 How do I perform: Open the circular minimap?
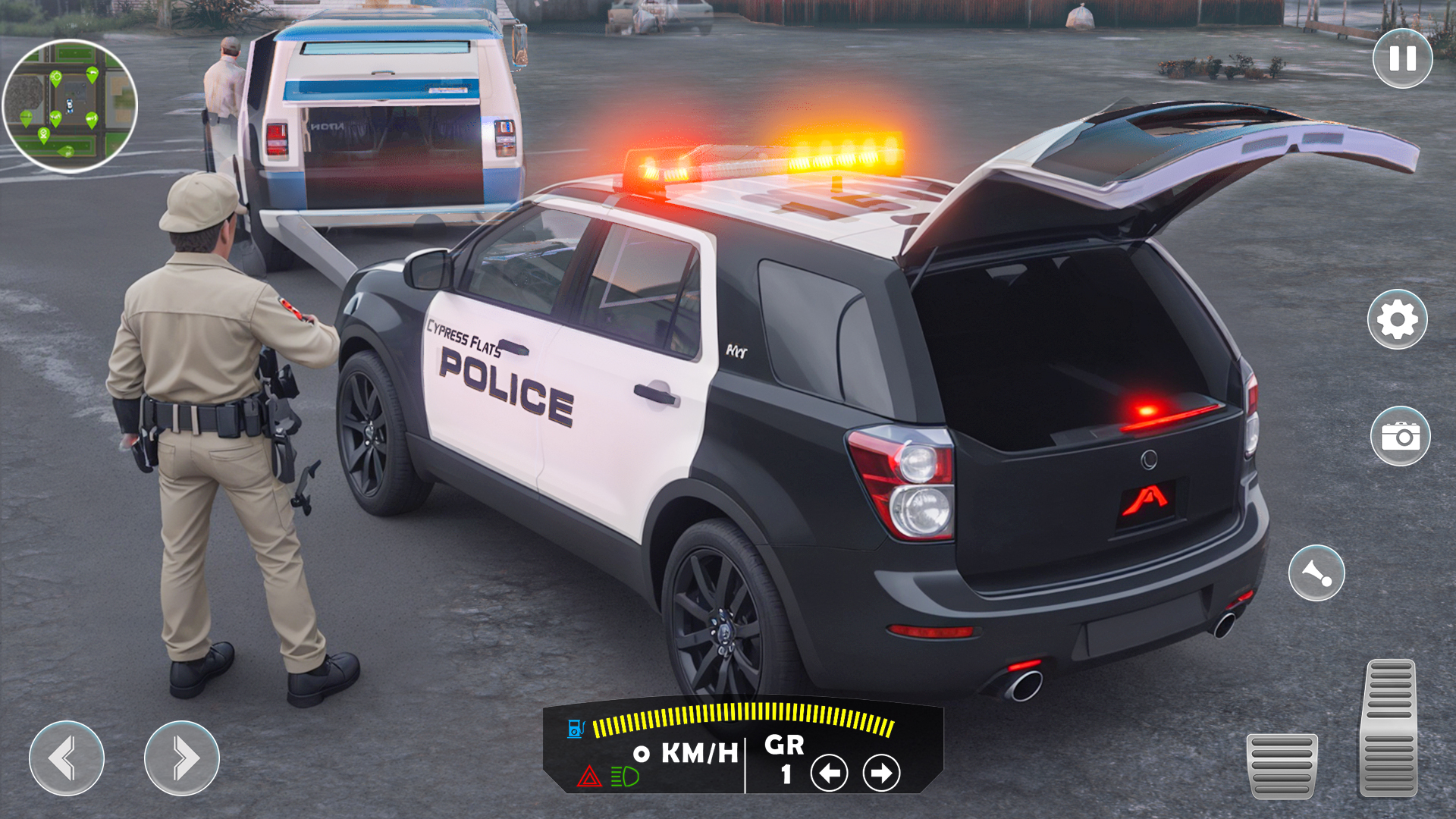[70, 106]
